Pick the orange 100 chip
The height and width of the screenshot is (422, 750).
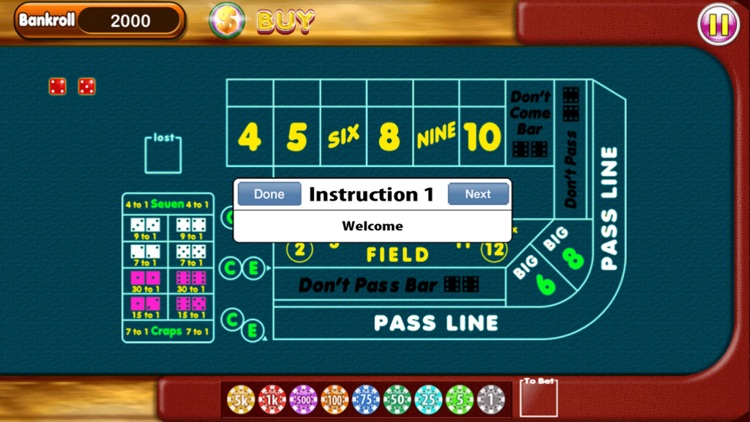point(335,399)
